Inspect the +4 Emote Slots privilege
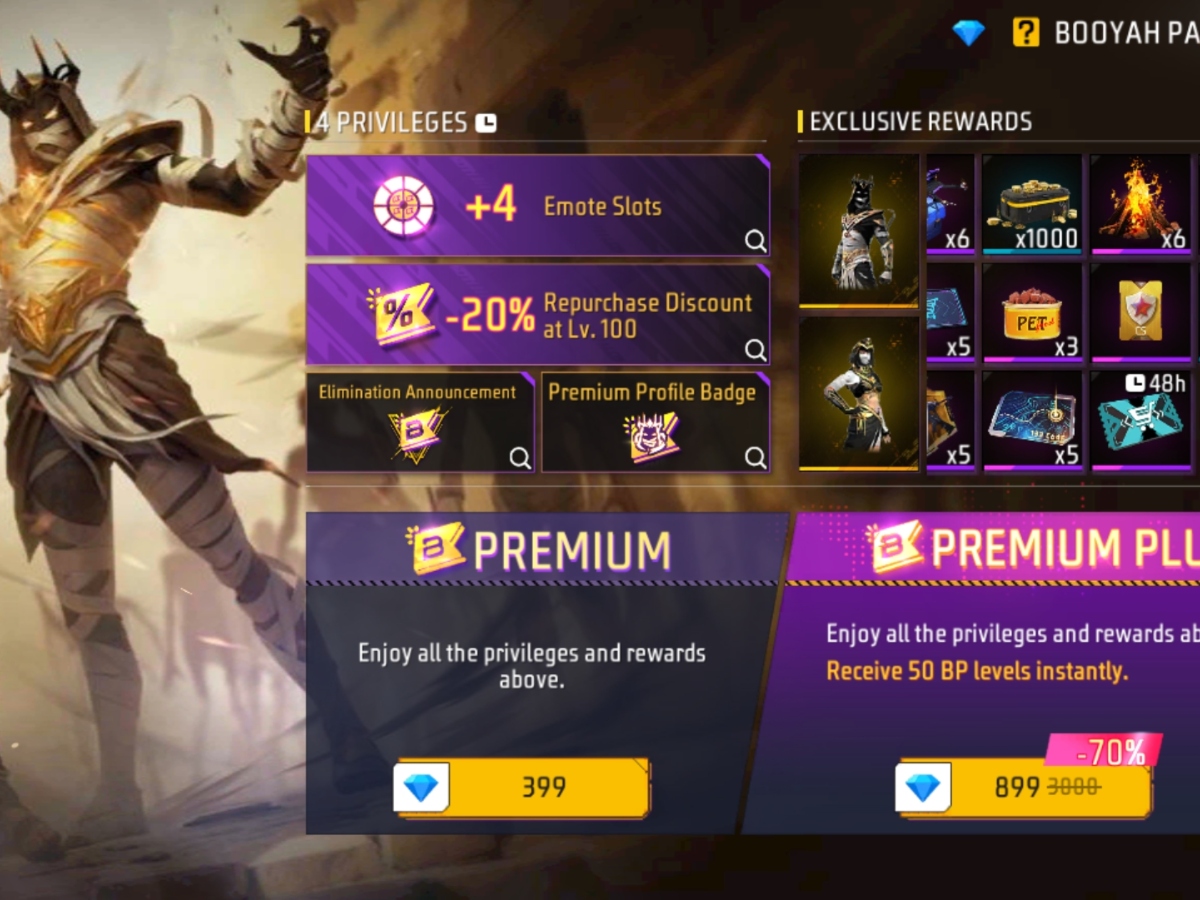 tap(538, 206)
